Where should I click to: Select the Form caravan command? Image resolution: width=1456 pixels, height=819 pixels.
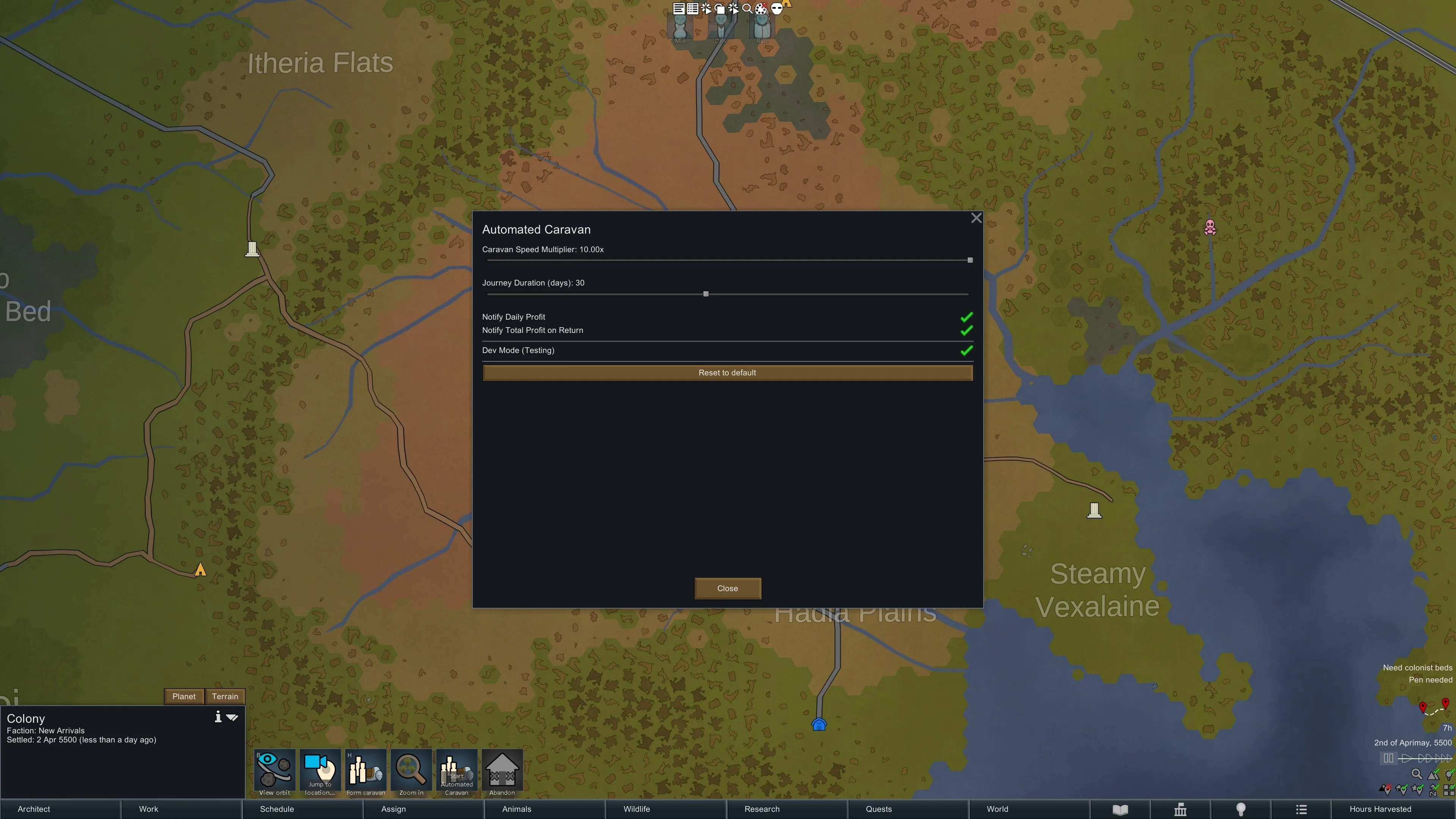click(366, 772)
